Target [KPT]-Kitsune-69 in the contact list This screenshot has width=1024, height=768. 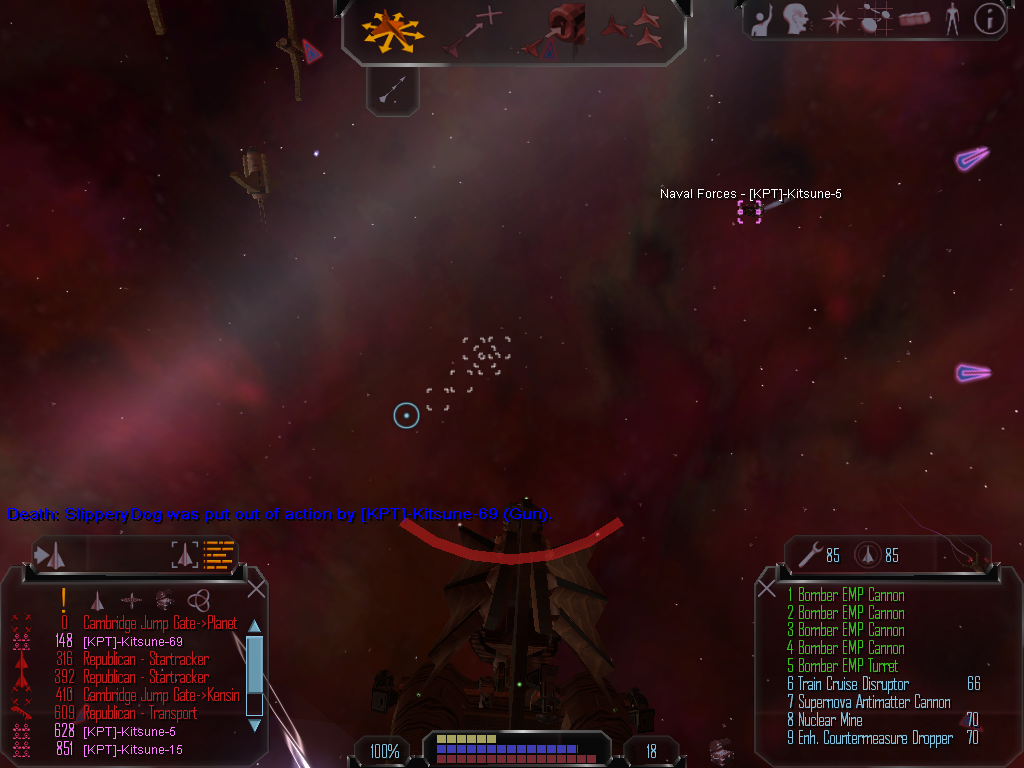tap(132, 641)
